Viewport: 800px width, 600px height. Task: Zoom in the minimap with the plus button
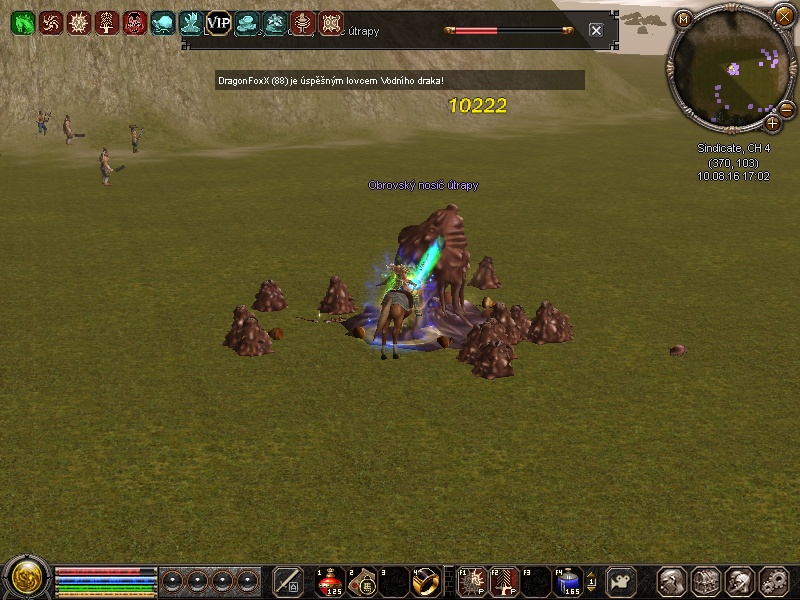(x=772, y=124)
